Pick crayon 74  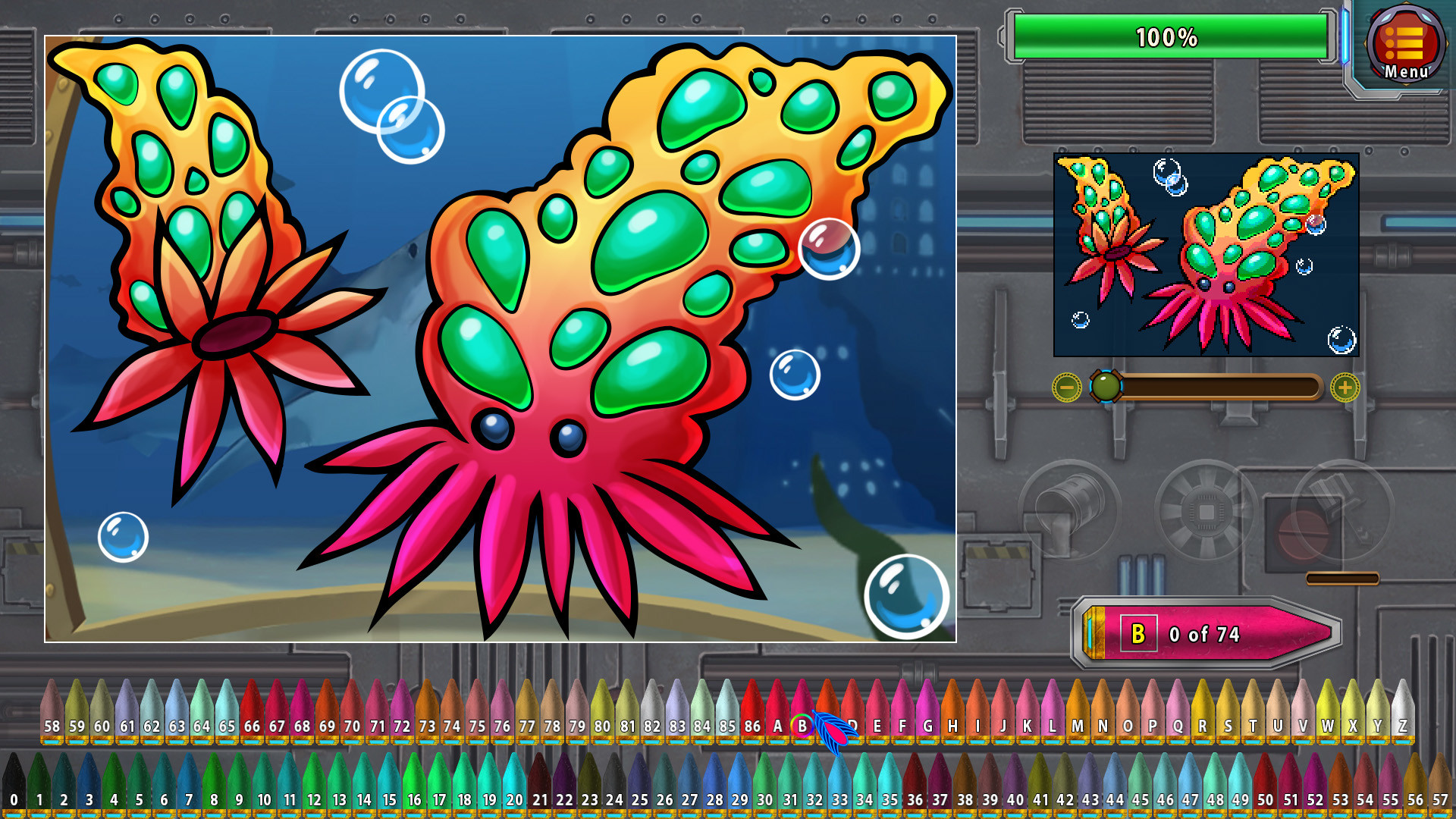[452, 724]
